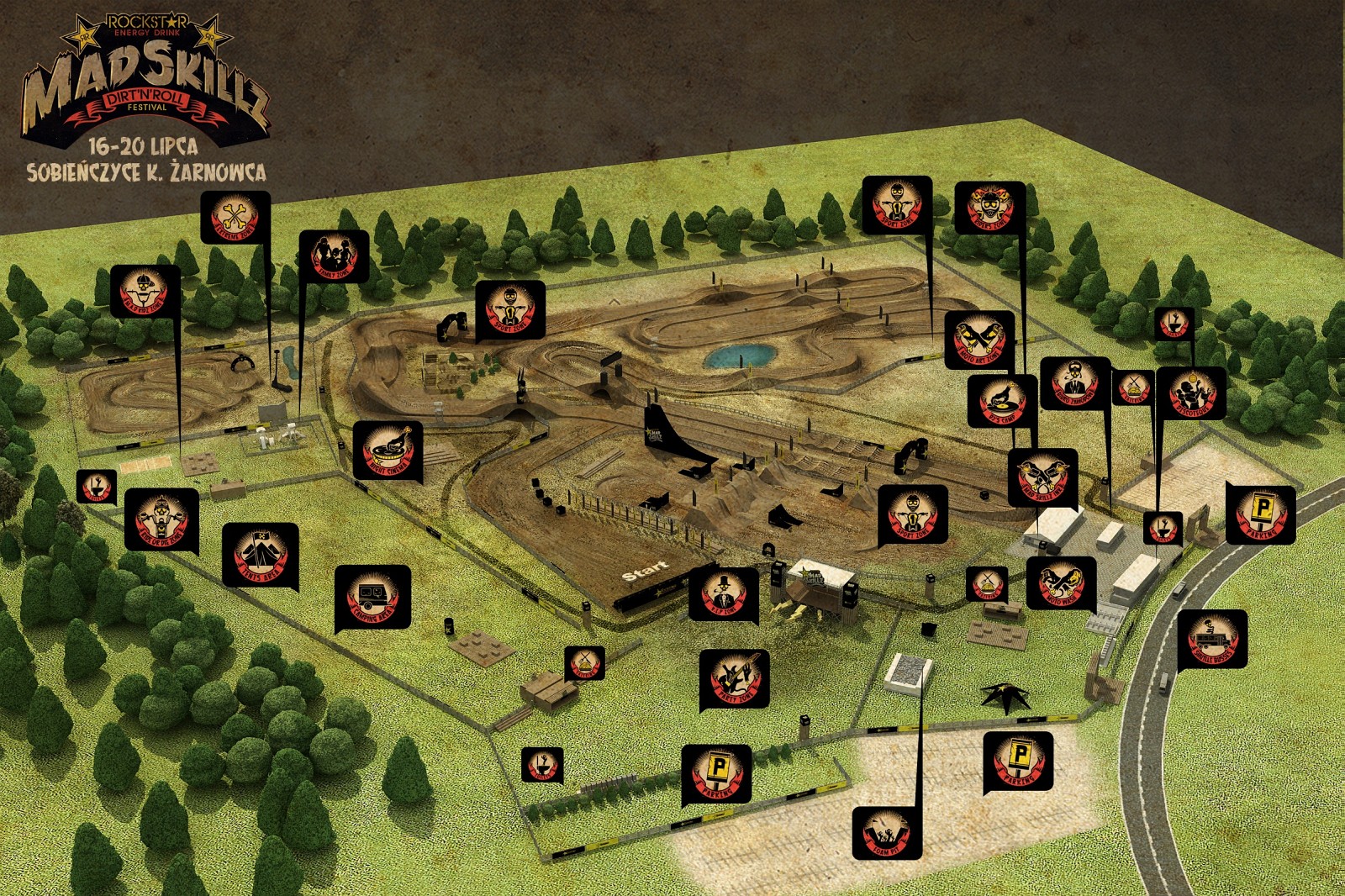1345x896 pixels.
Task: Select the Riders Zone marker
Action: point(989,207)
